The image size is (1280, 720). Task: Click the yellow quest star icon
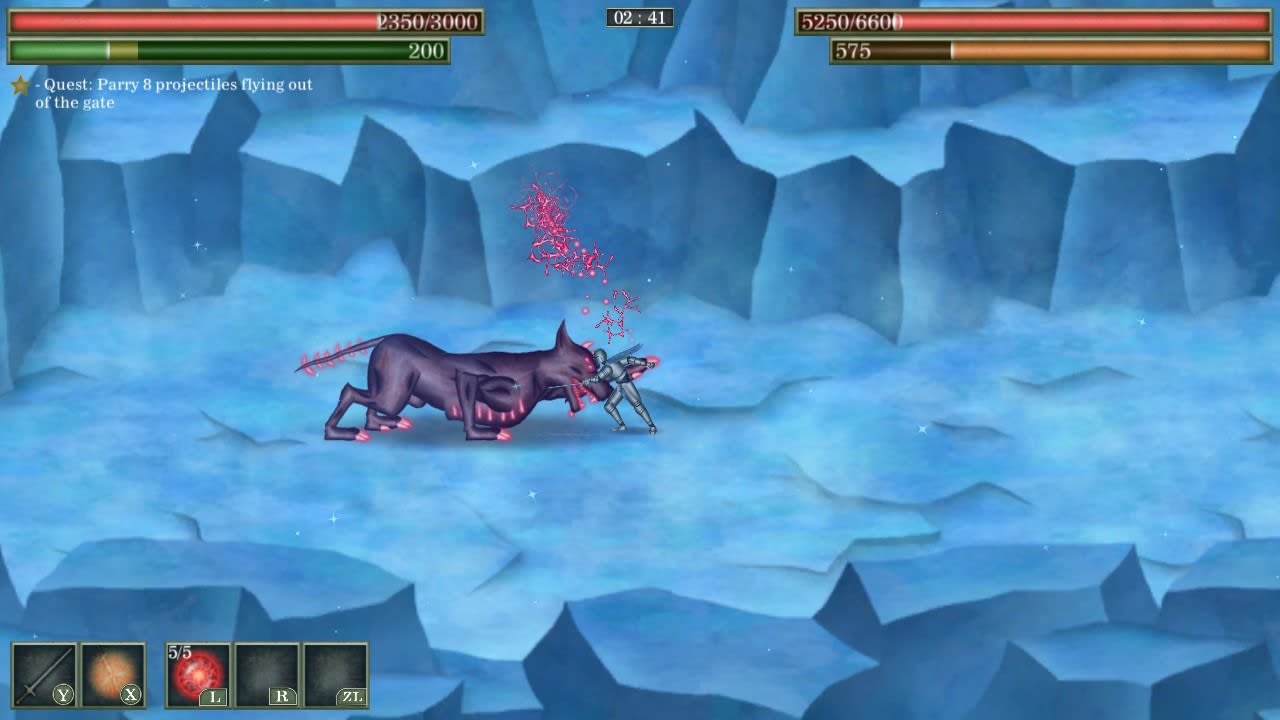click(18, 85)
